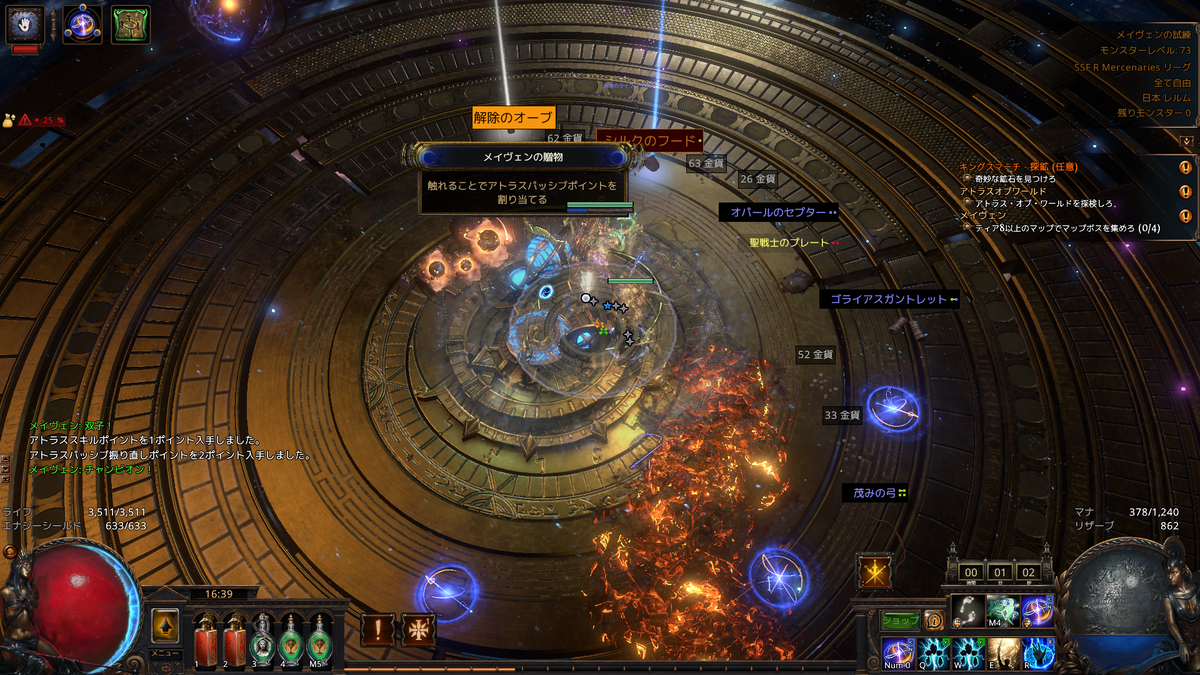The image size is (1200, 675).
Task: Activate the green phantoms skill bound to M4
Action: click(1003, 610)
